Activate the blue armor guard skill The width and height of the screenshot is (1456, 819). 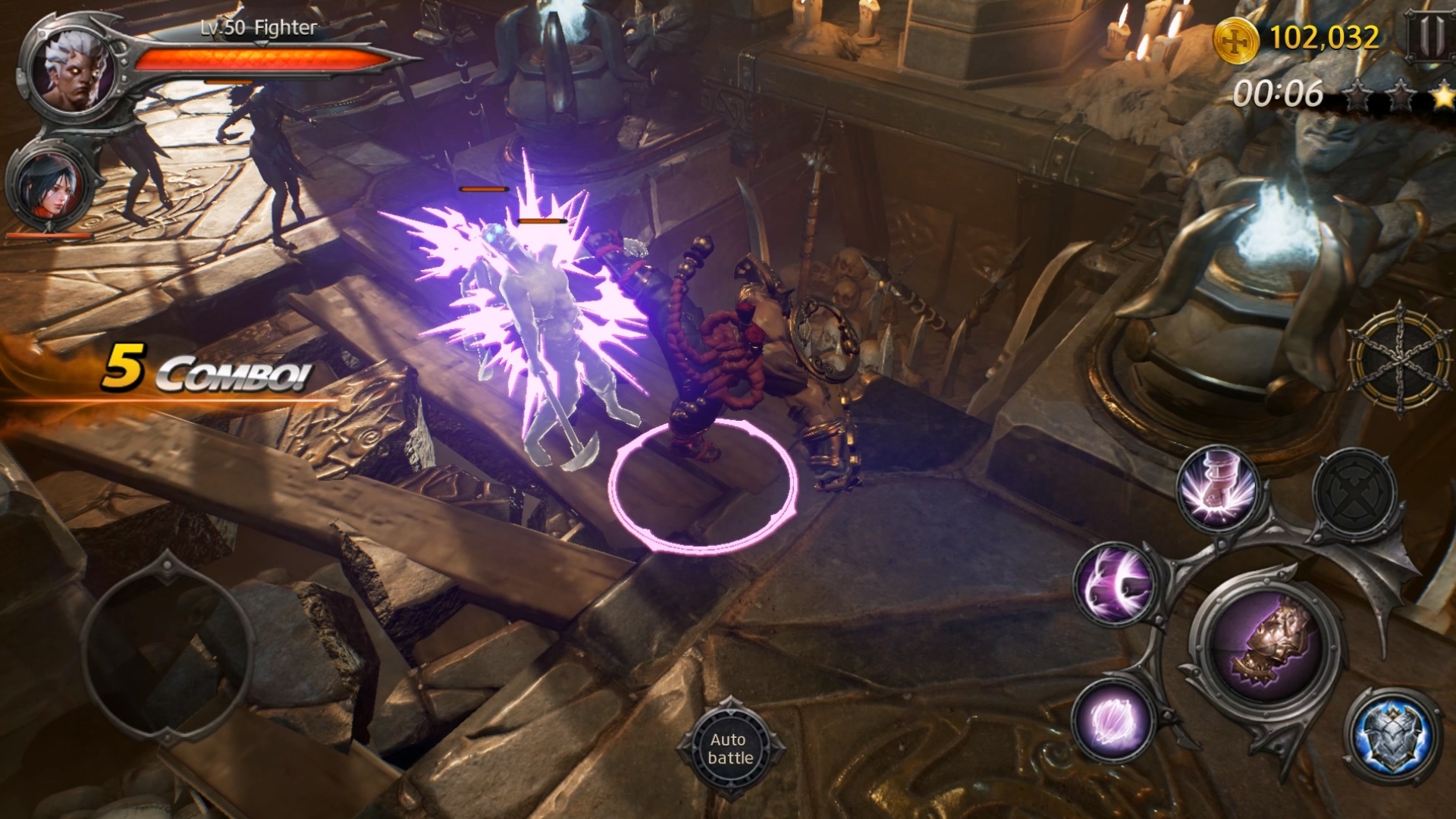[1392, 735]
